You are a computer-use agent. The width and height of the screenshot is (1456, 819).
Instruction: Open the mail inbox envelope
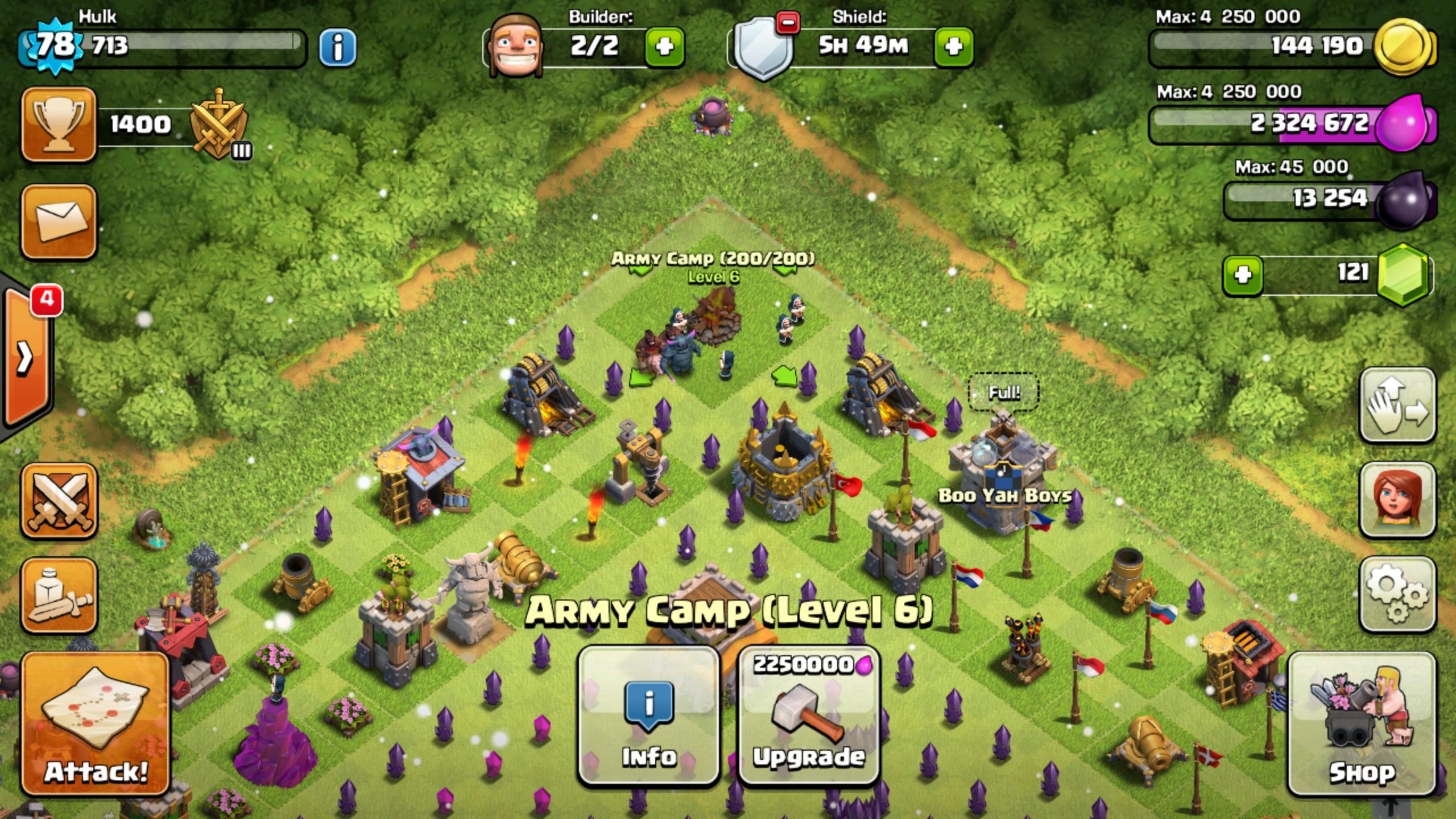[x=59, y=221]
